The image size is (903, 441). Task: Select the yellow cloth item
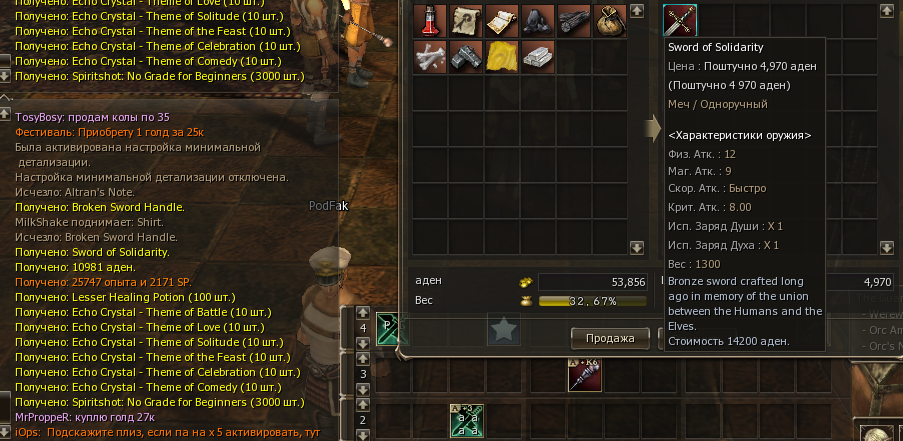(502, 57)
